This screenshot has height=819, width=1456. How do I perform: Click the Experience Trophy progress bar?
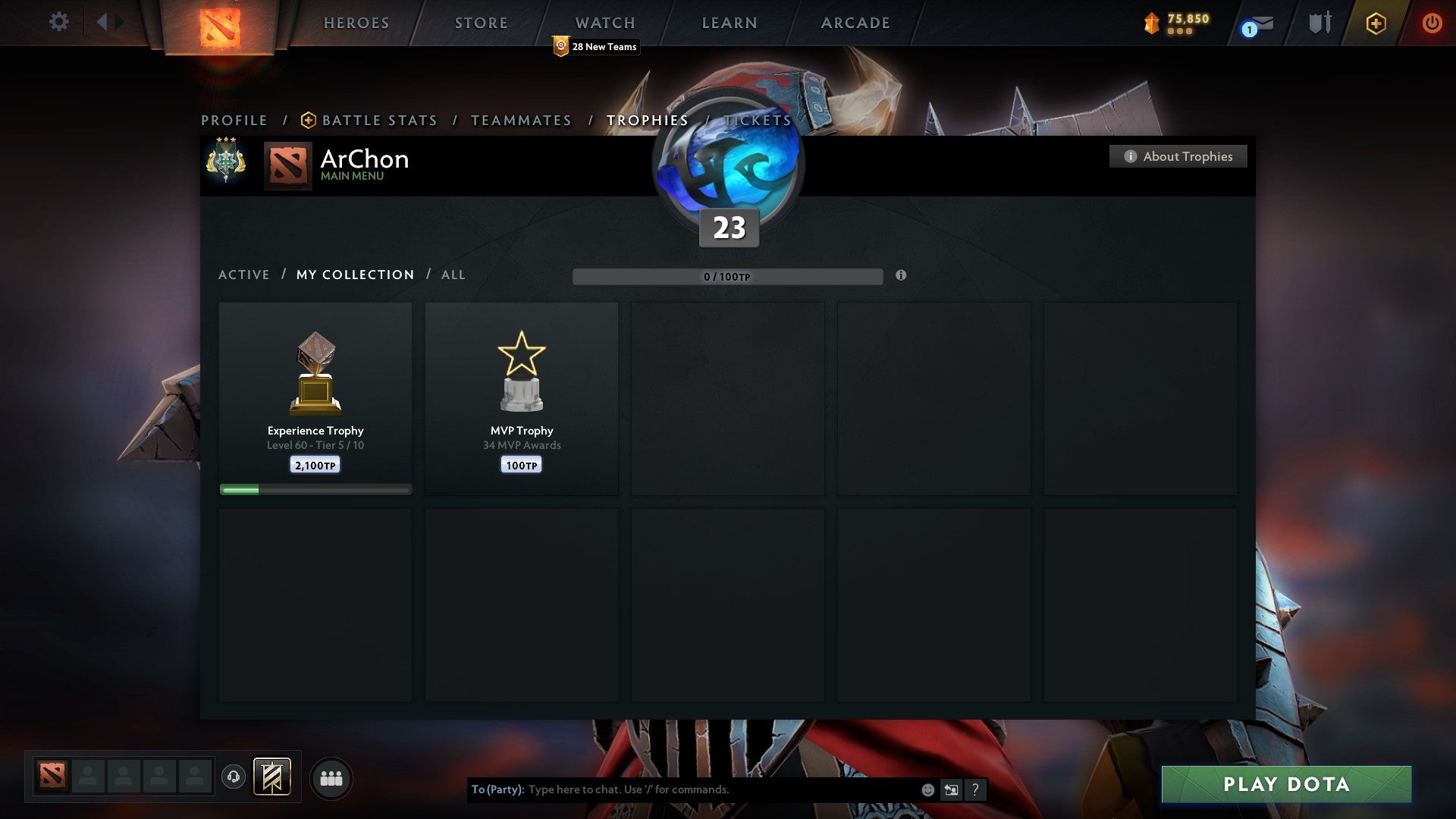tap(315, 489)
